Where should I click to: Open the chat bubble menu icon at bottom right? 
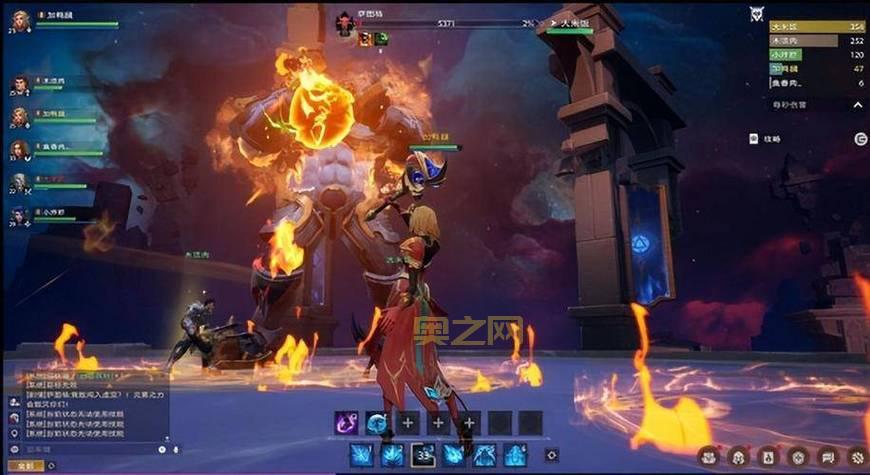click(x=826, y=455)
